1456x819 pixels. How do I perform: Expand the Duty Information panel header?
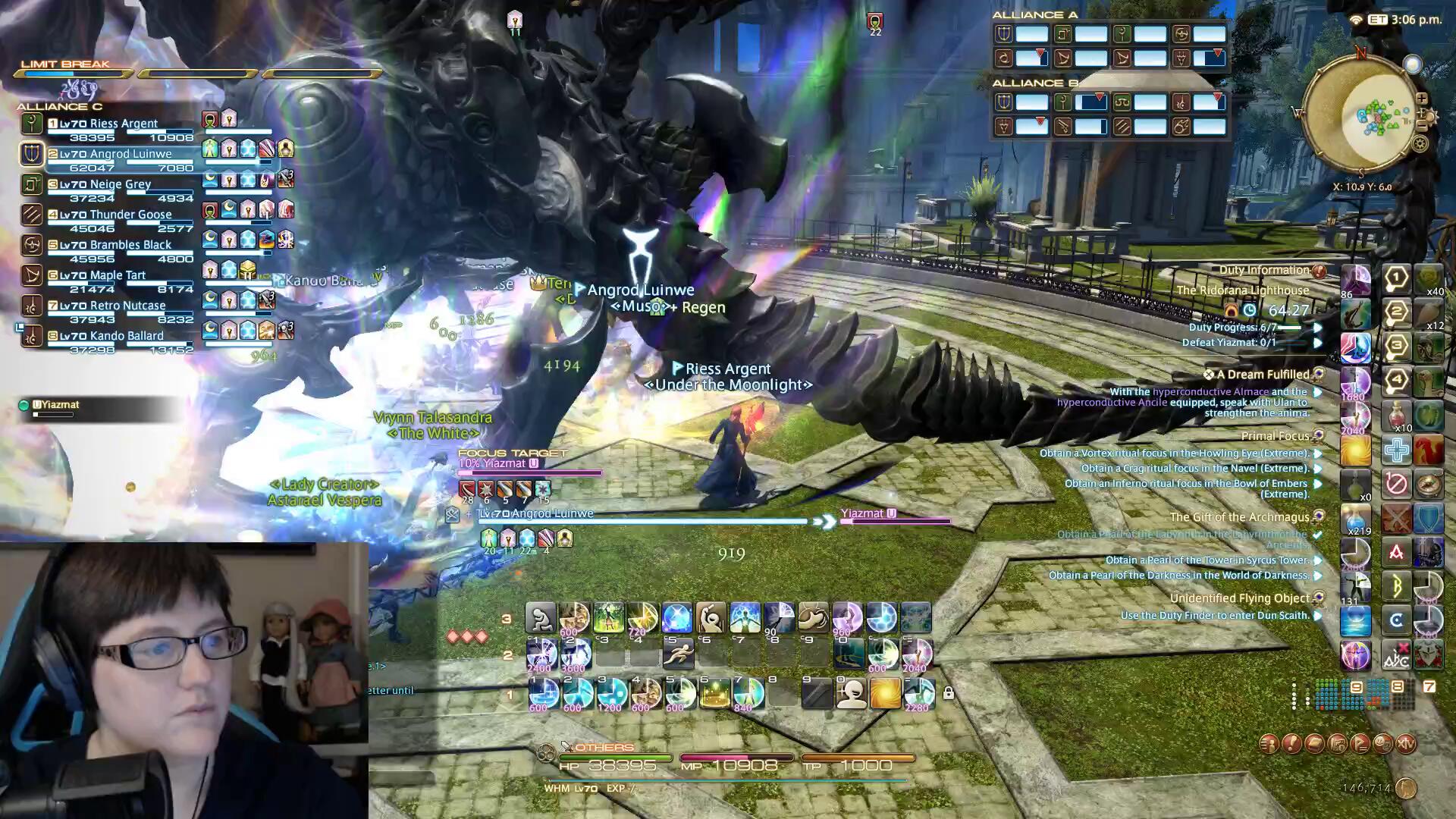pos(1264,271)
